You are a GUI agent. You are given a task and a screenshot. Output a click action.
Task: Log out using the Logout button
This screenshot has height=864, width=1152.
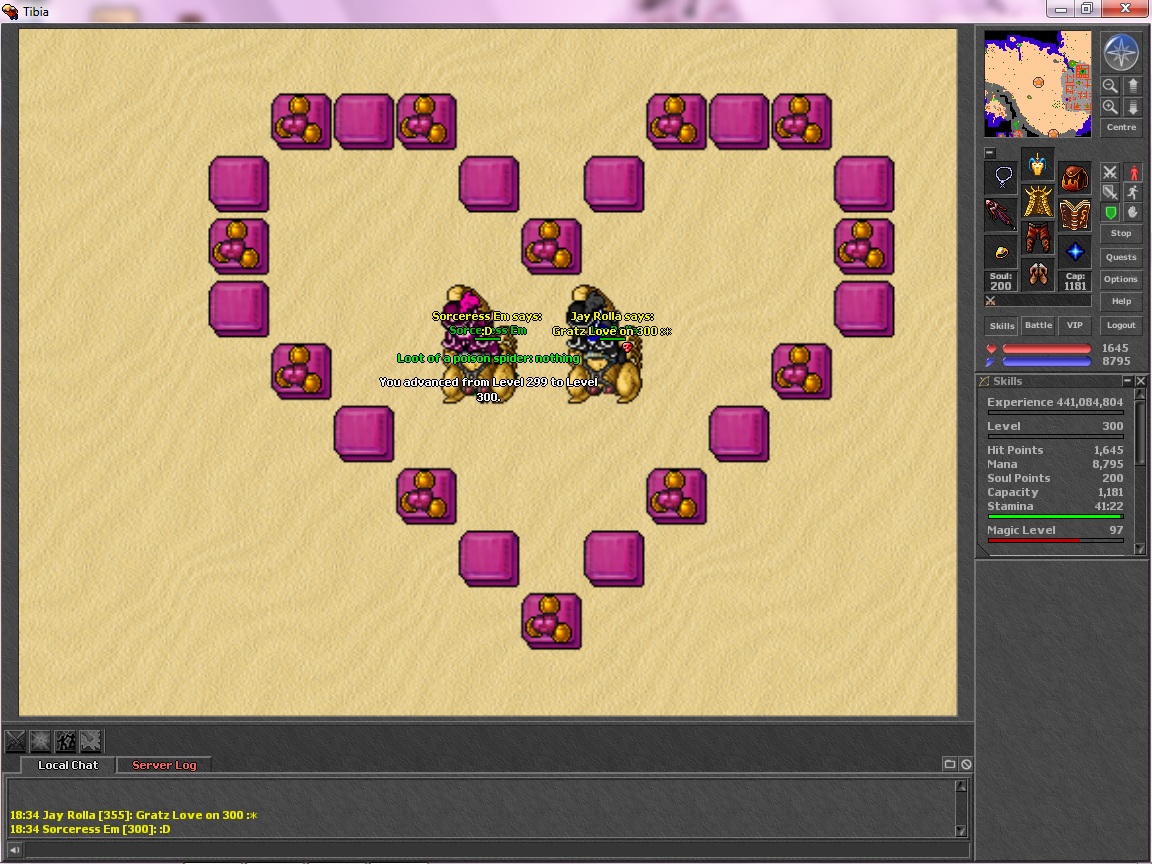click(x=1121, y=325)
